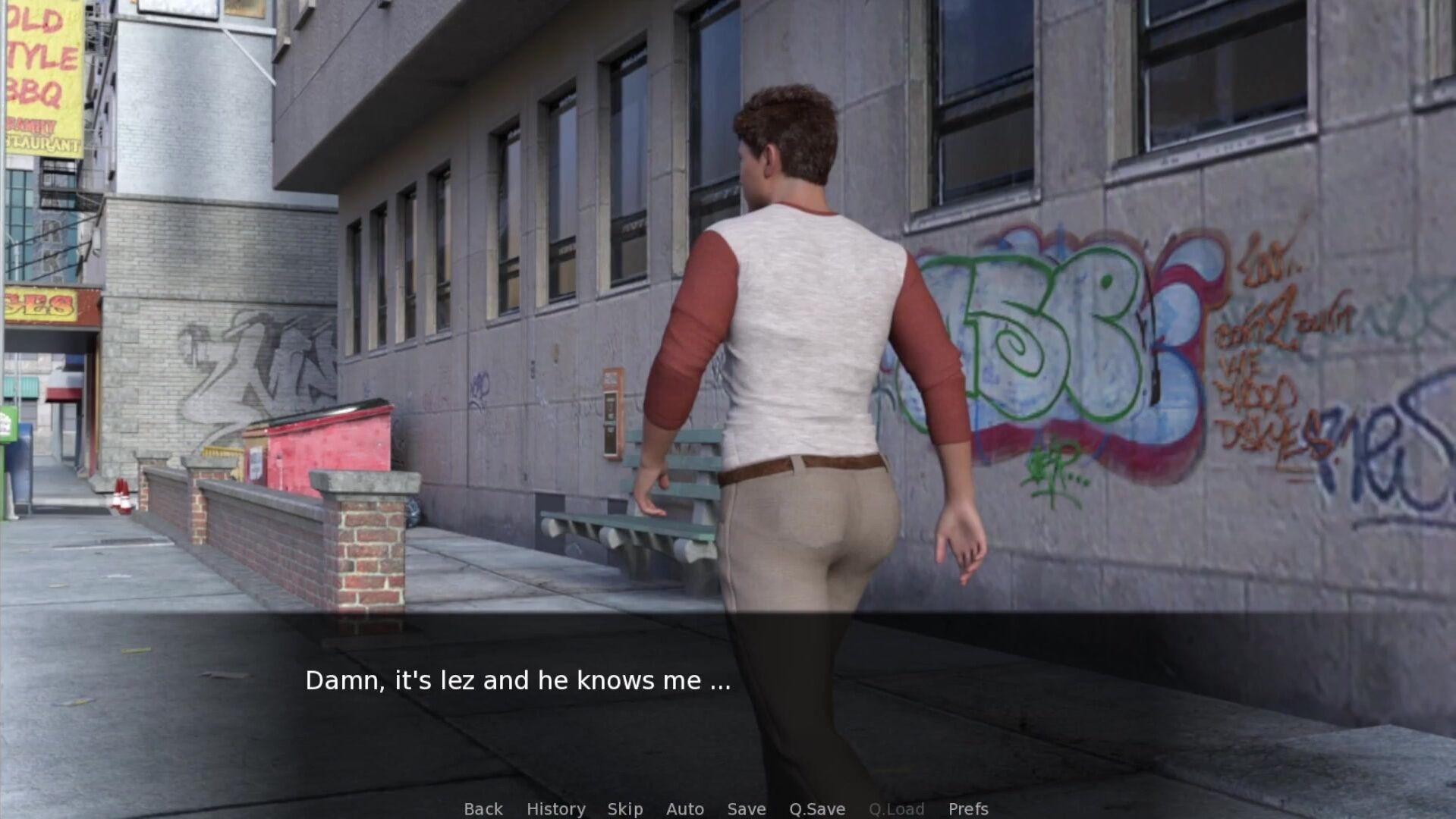1456x819 pixels.
Task: Go back to the previous dialogue line
Action: click(x=483, y=809)
